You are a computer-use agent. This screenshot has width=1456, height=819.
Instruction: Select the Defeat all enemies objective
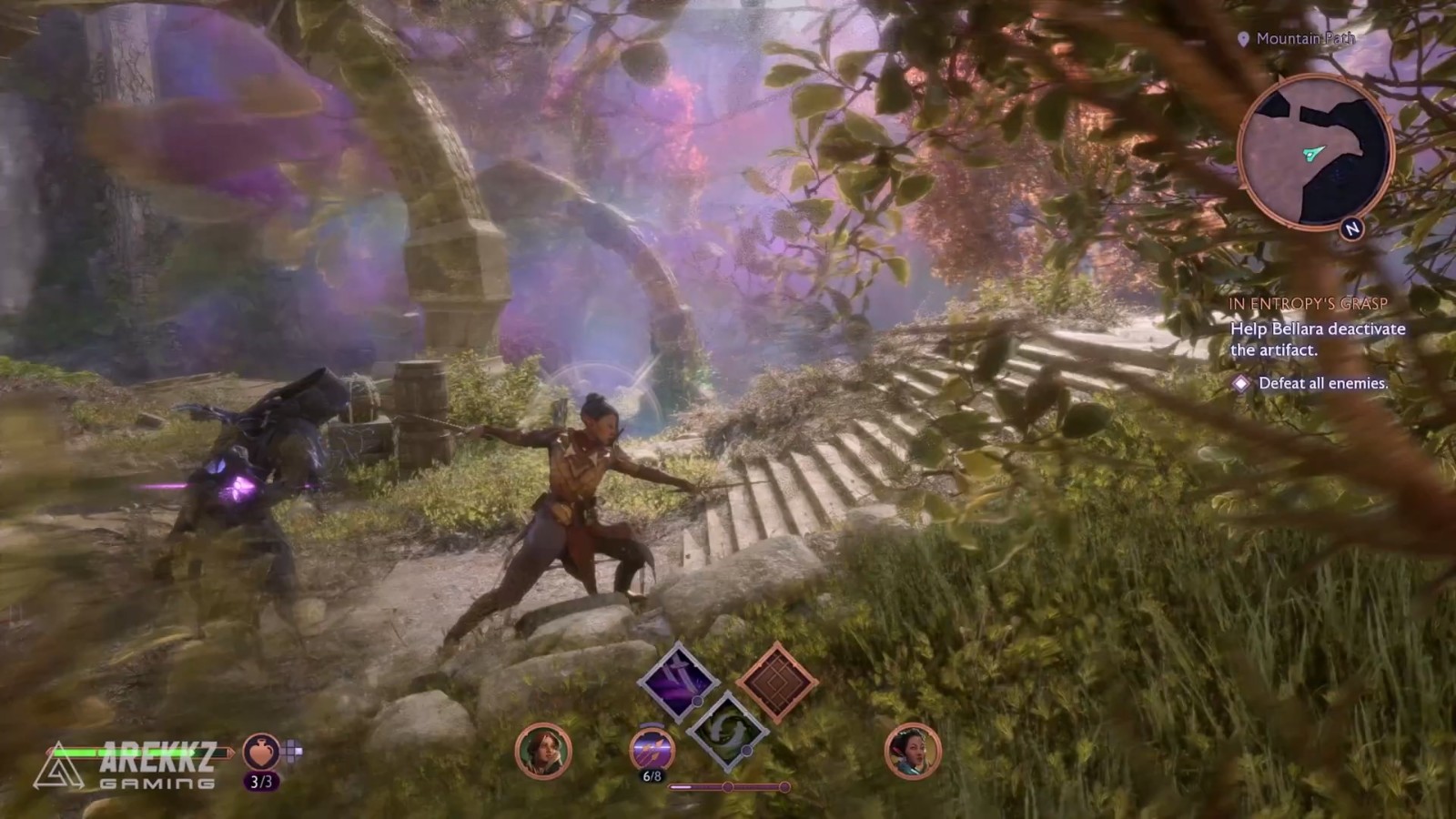point(1322,384)
